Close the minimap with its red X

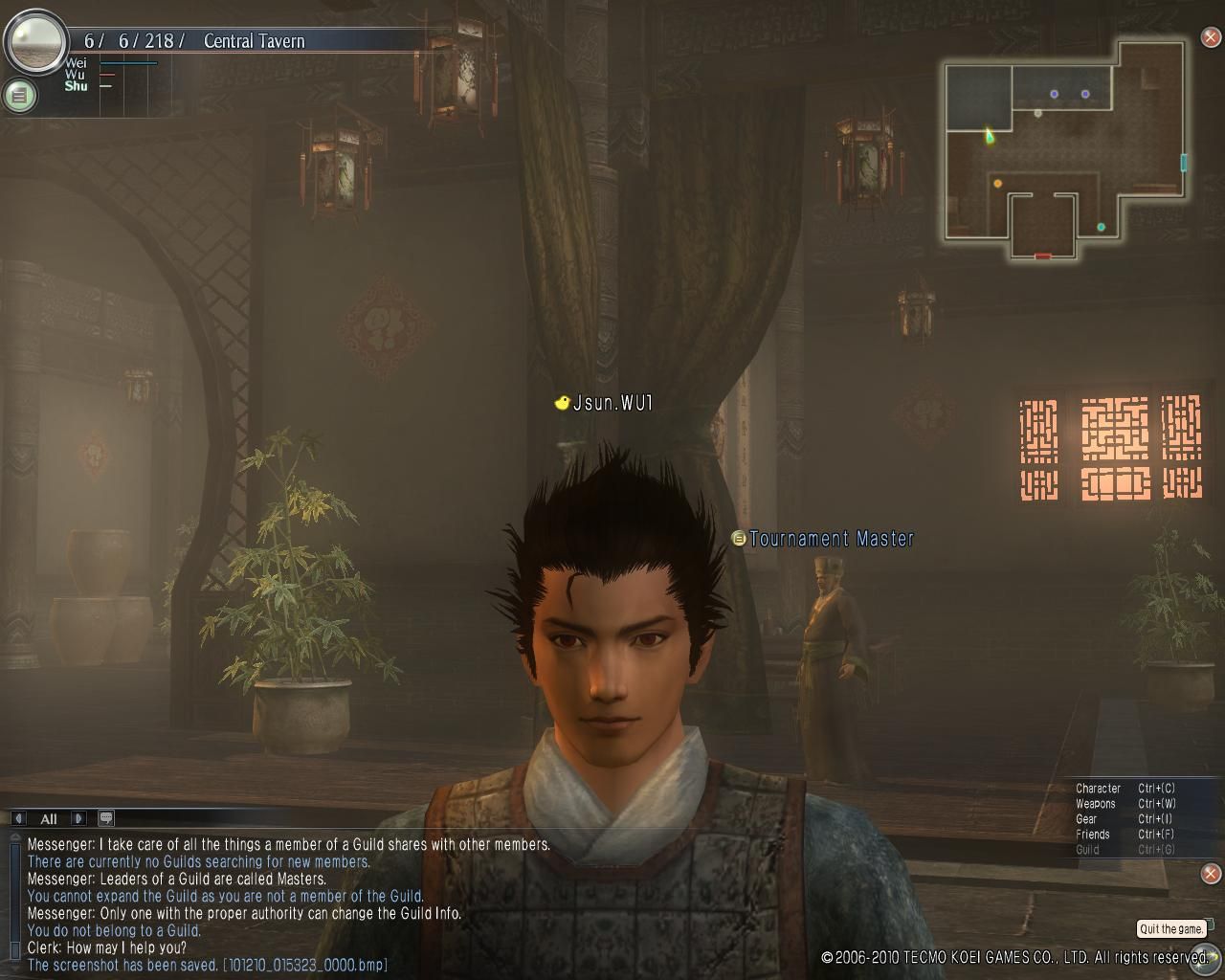[1211, 38]
